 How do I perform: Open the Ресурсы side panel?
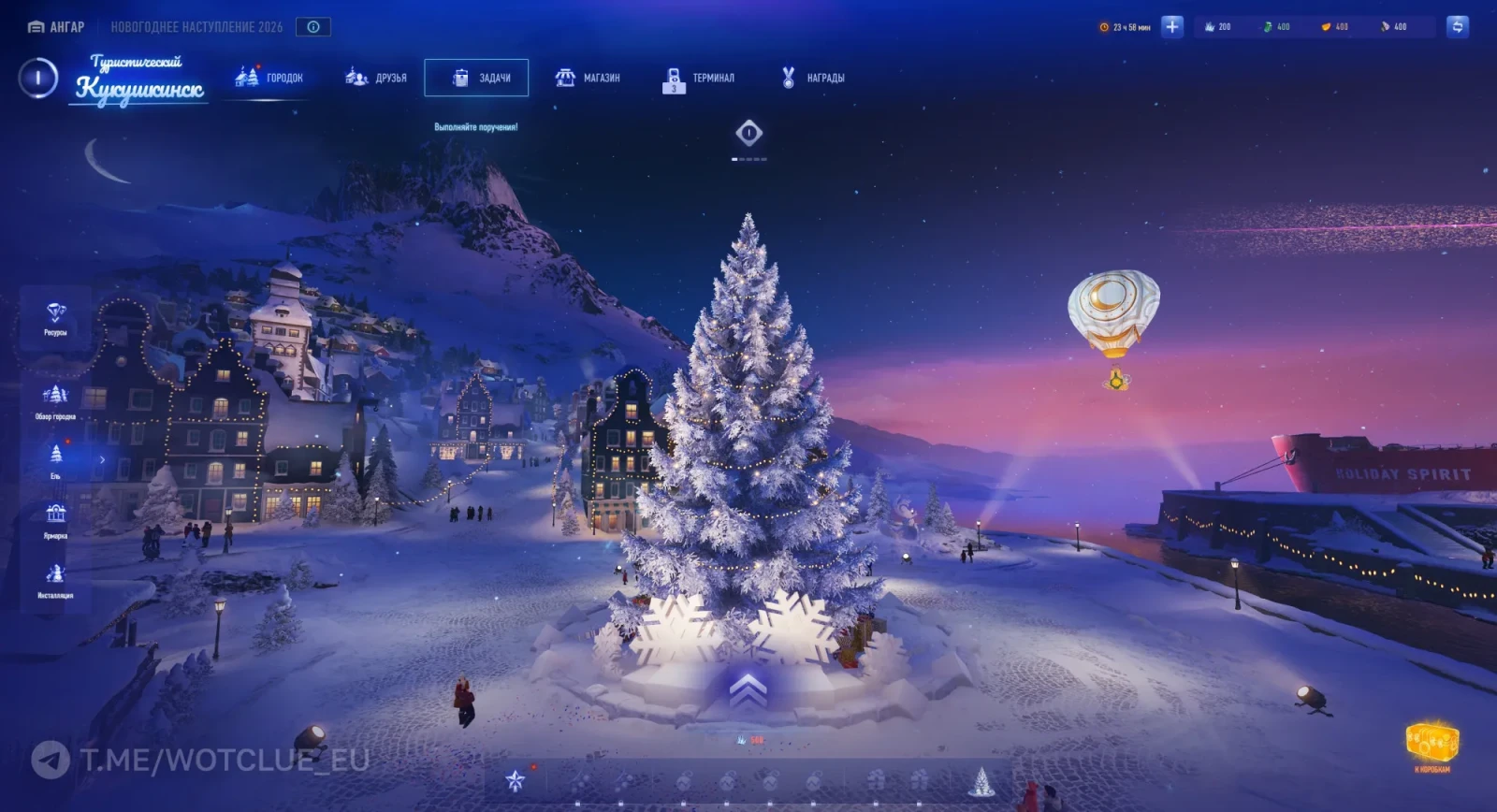55,318
